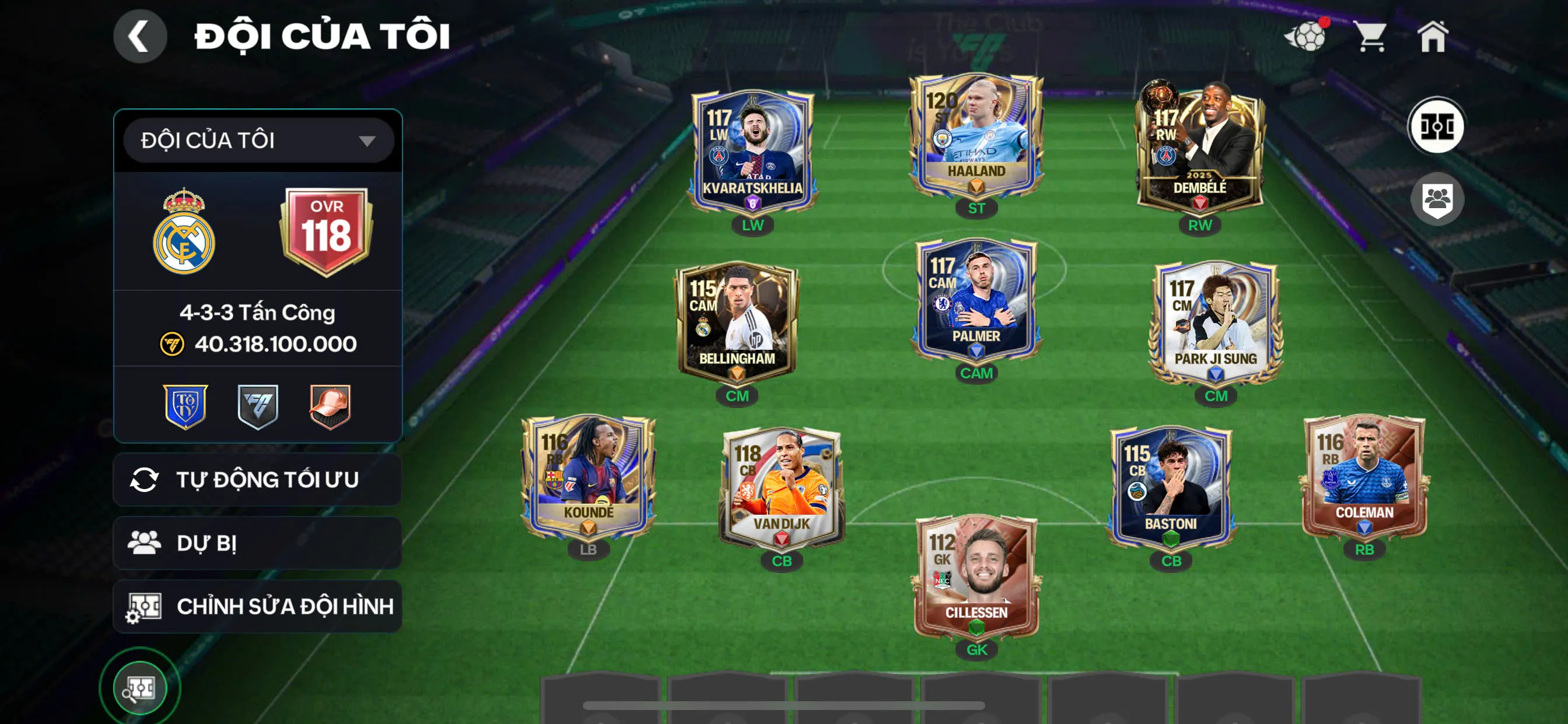Click the Real Madrid club crest

[x=184, y=233]
